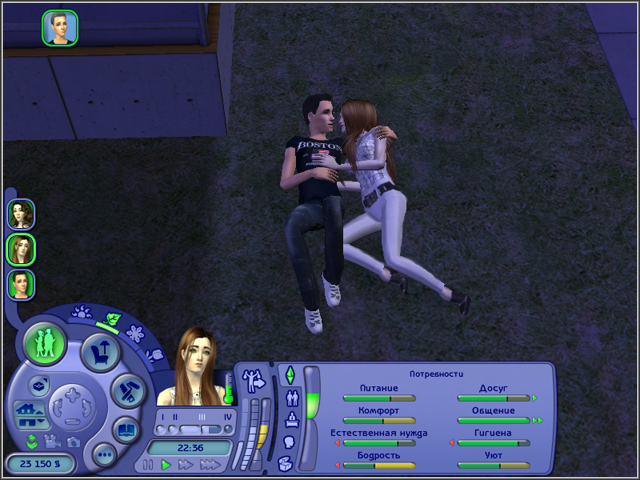Set game speed to normal play
Screen dimensions: 640x480
click(166, 465)
